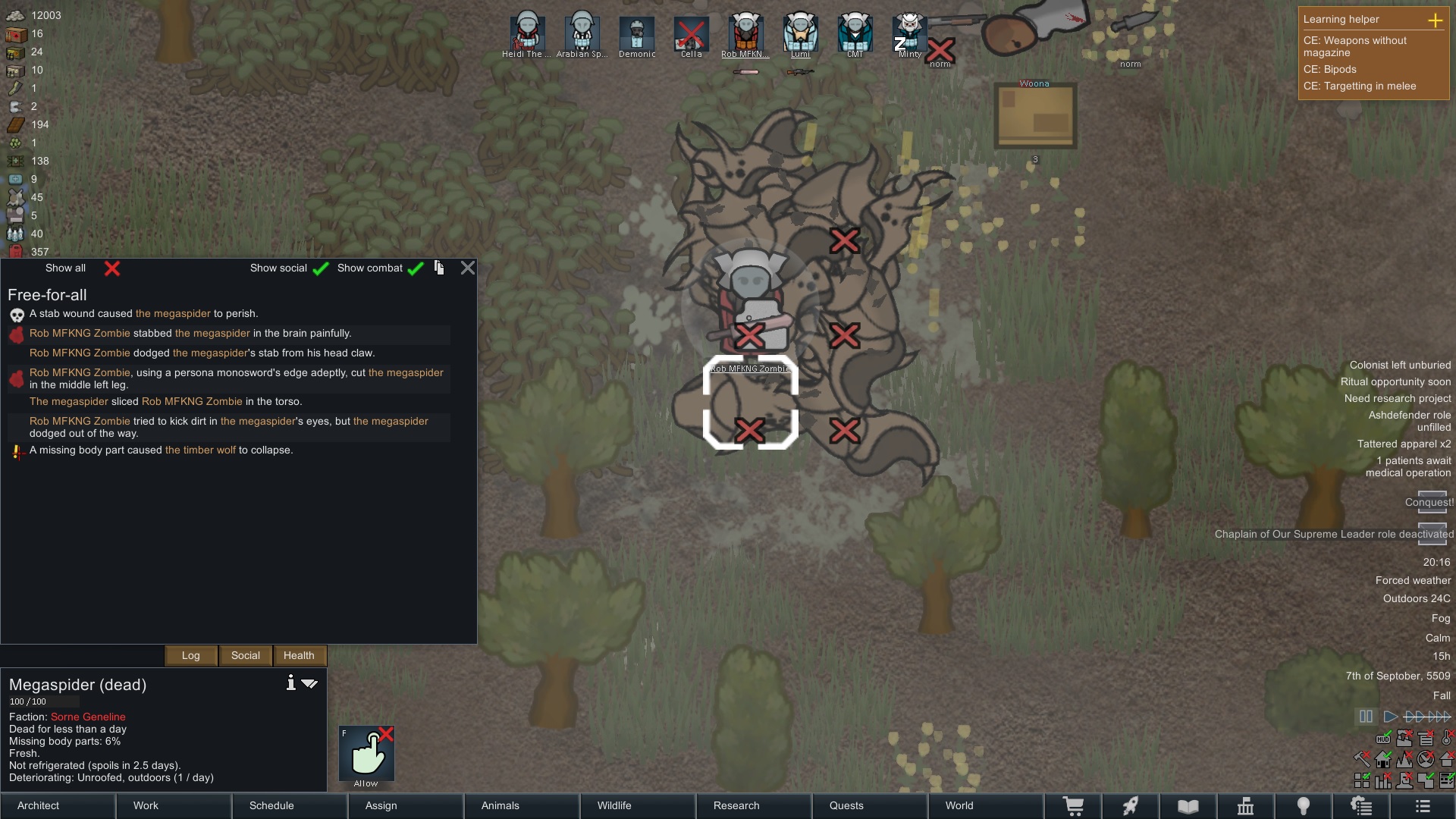This screenshot has width=1456, height=819.
Task: Switch to the World view
Action: click(986, 805)
